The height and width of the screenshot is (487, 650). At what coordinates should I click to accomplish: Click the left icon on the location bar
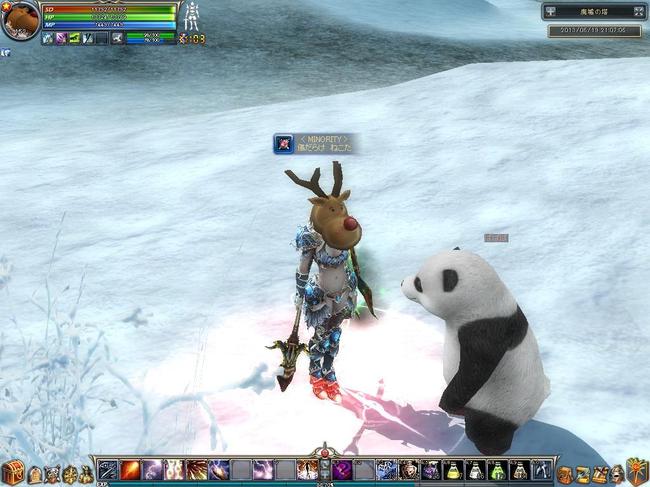[x=549, y=12]
